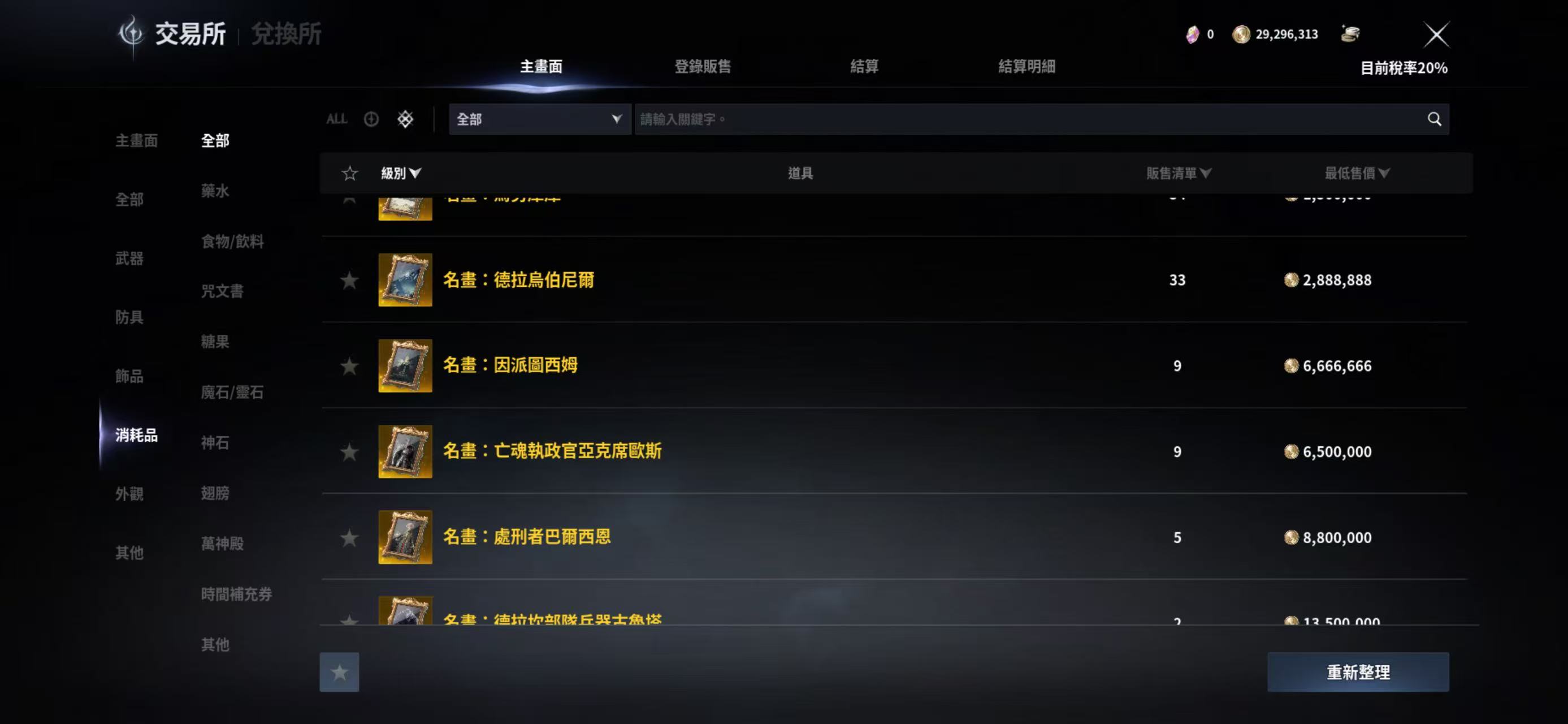Favorite the 名畫：德拉烏伯尼爾 listing star

click(x=349, y=280)
